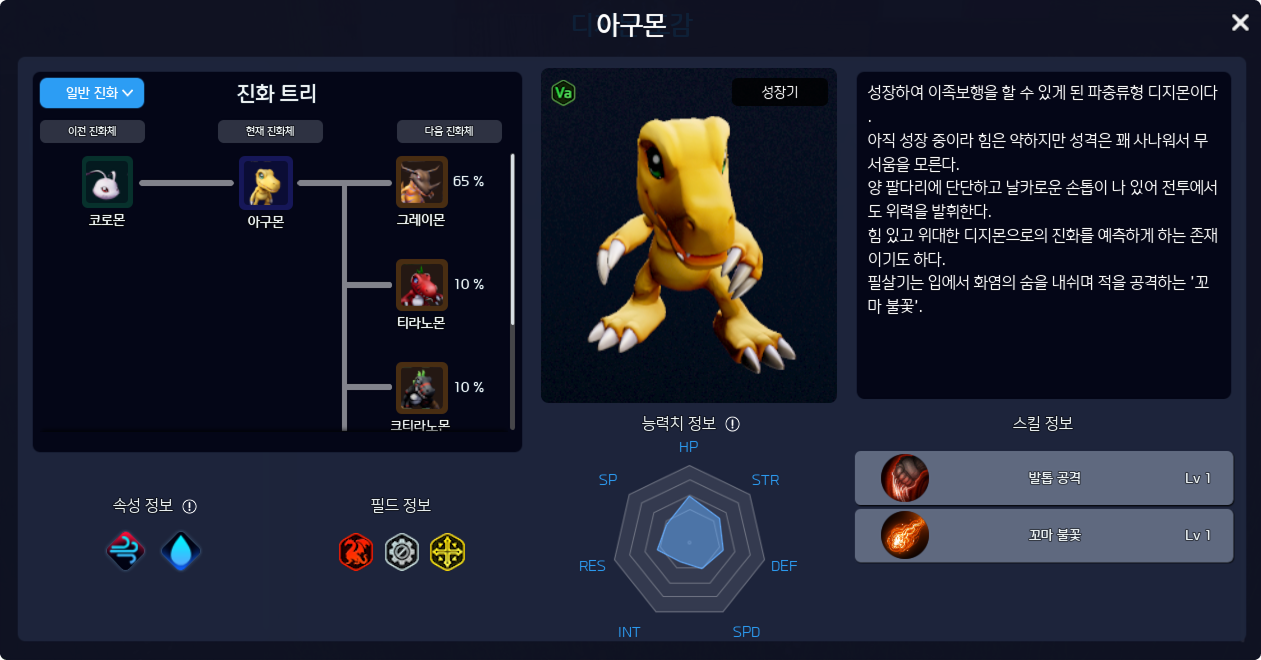This screenshot has width=1261, height=660.
Task: Select the red dragon field icon
Action: pos(356,551)
